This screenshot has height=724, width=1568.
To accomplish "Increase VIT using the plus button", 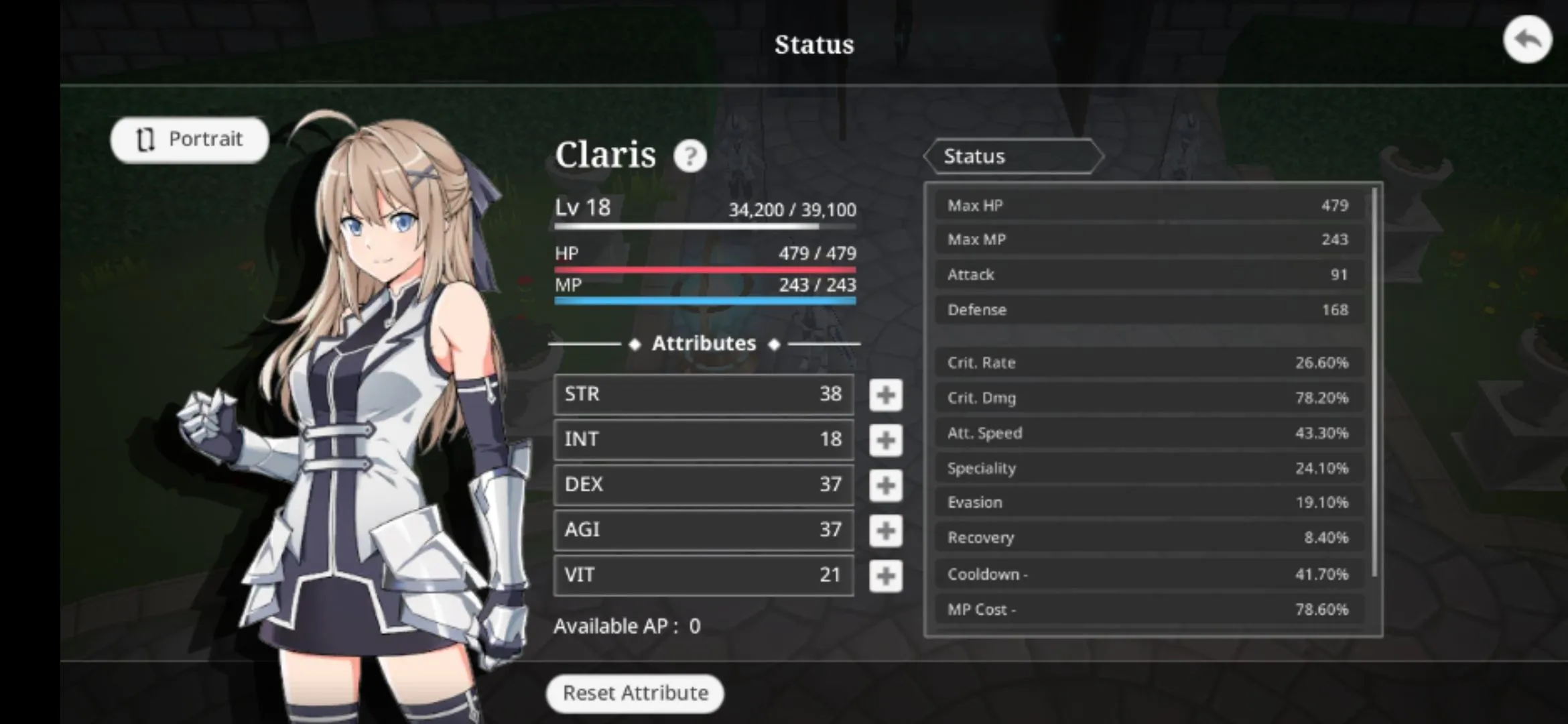I will point(885,576).
